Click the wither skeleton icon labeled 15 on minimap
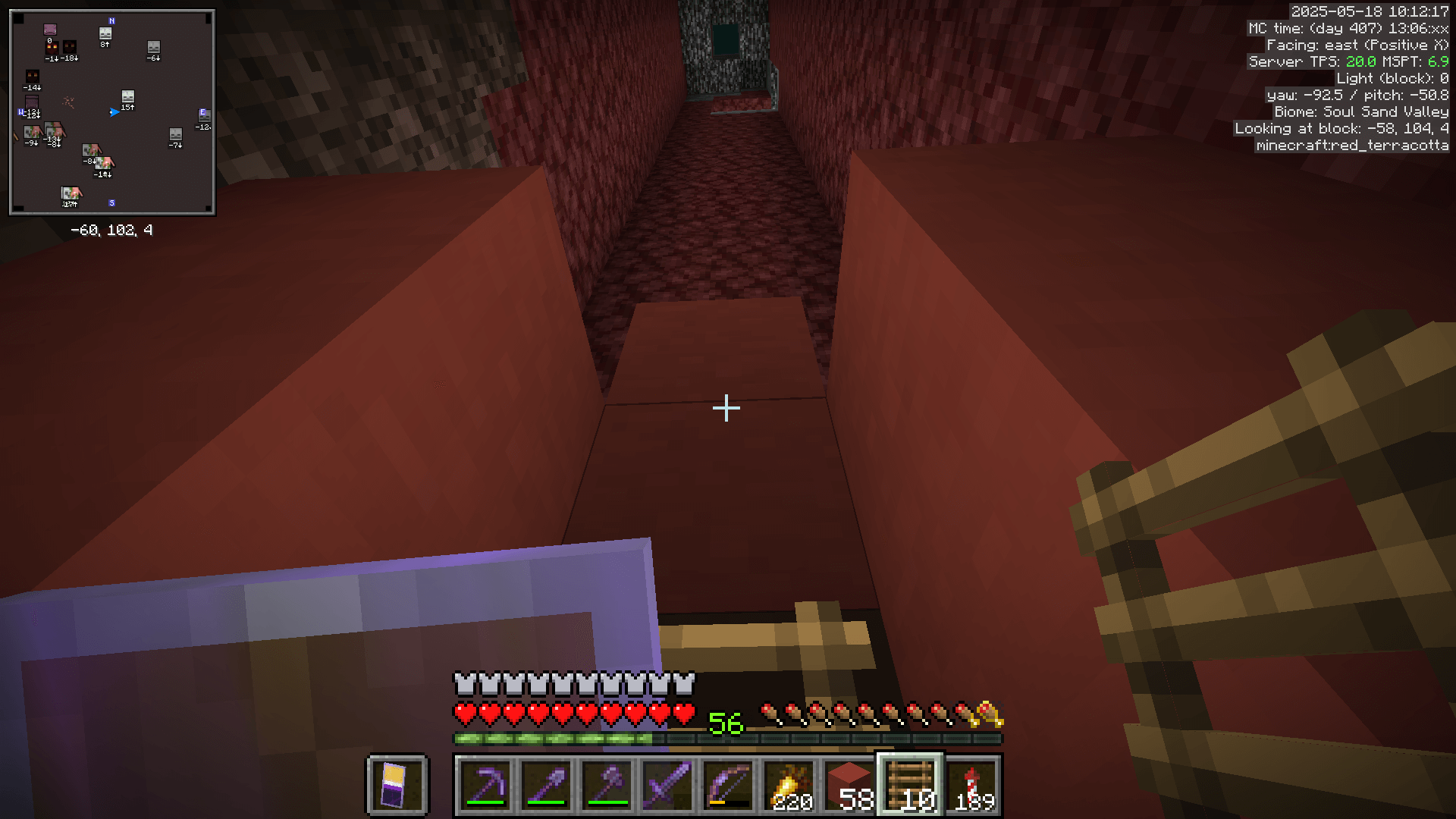The height and width of the screenshot is (819, 1456). tap(127, 98)
